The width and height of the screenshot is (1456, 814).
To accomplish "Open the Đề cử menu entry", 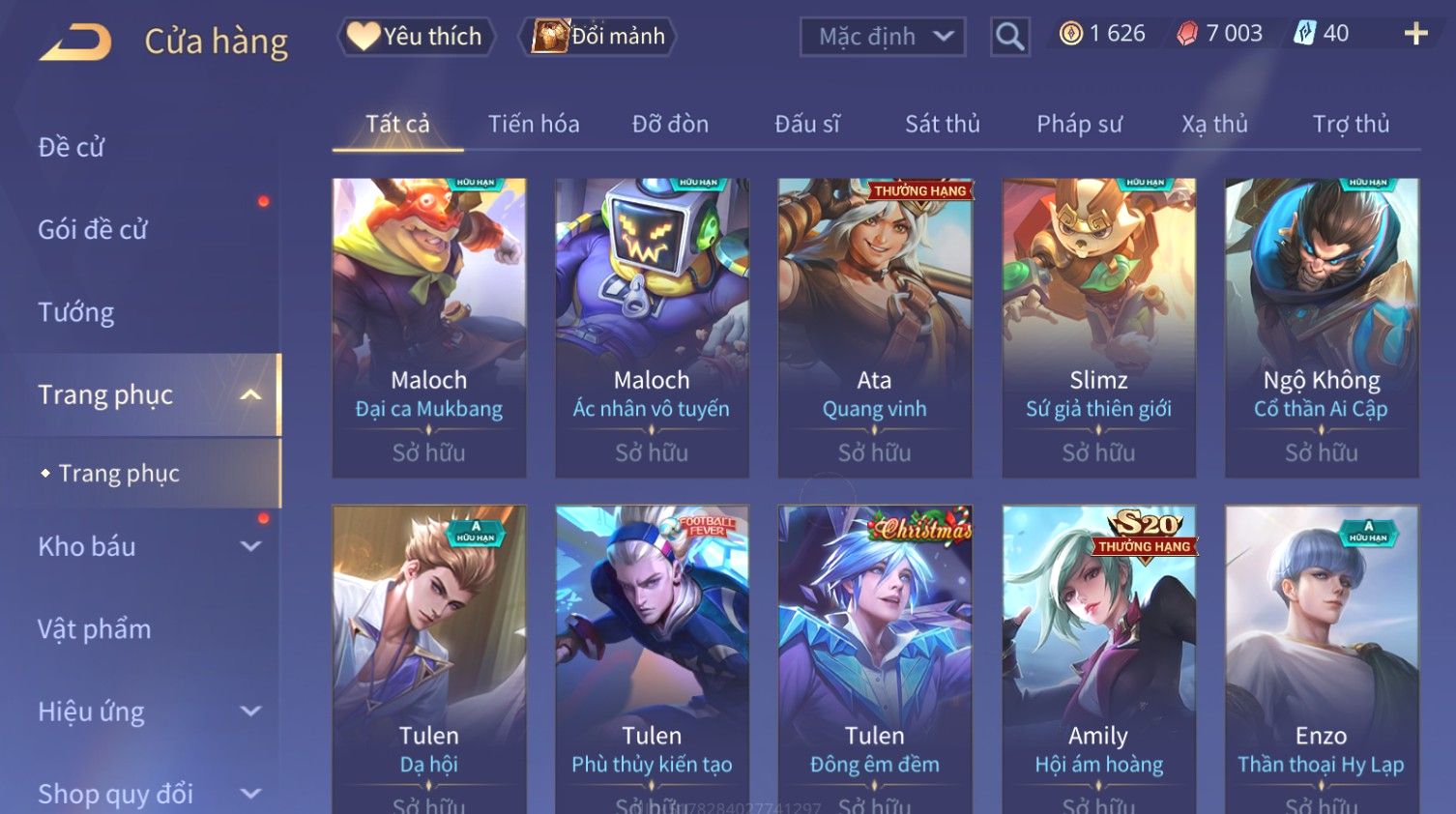I will pos(72,147).
